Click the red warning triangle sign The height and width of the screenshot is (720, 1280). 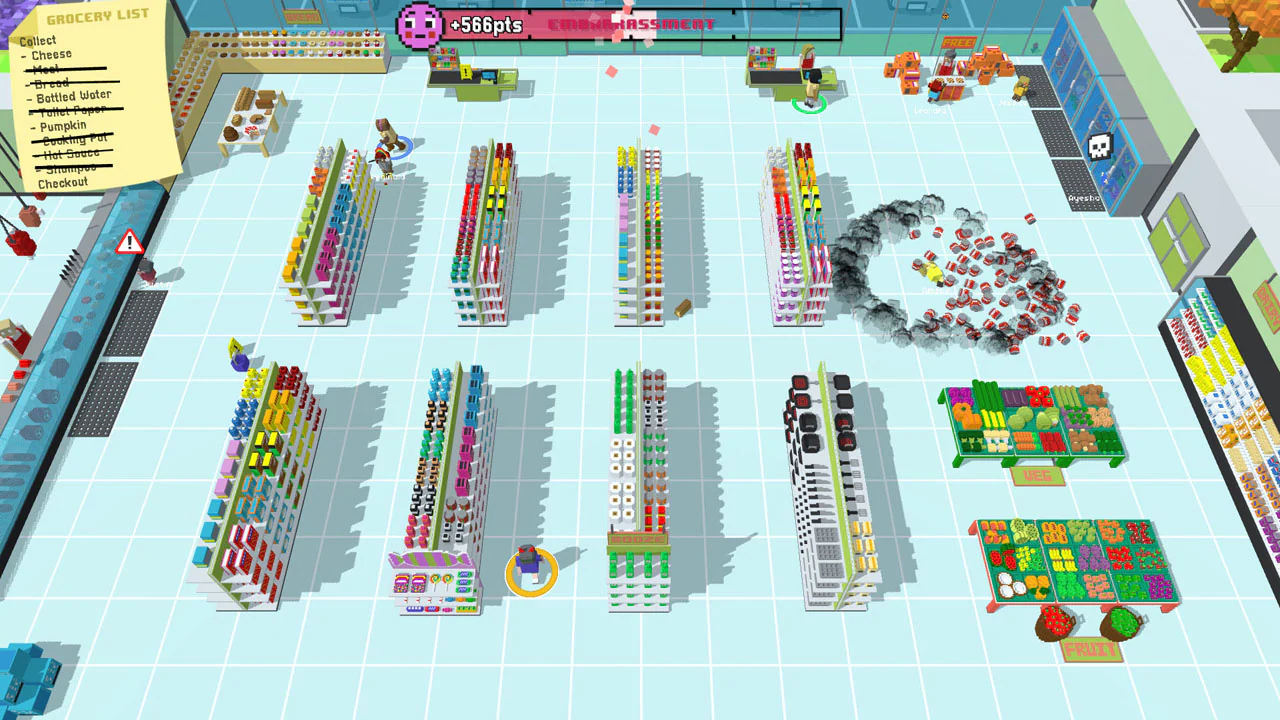coord(129,239)
